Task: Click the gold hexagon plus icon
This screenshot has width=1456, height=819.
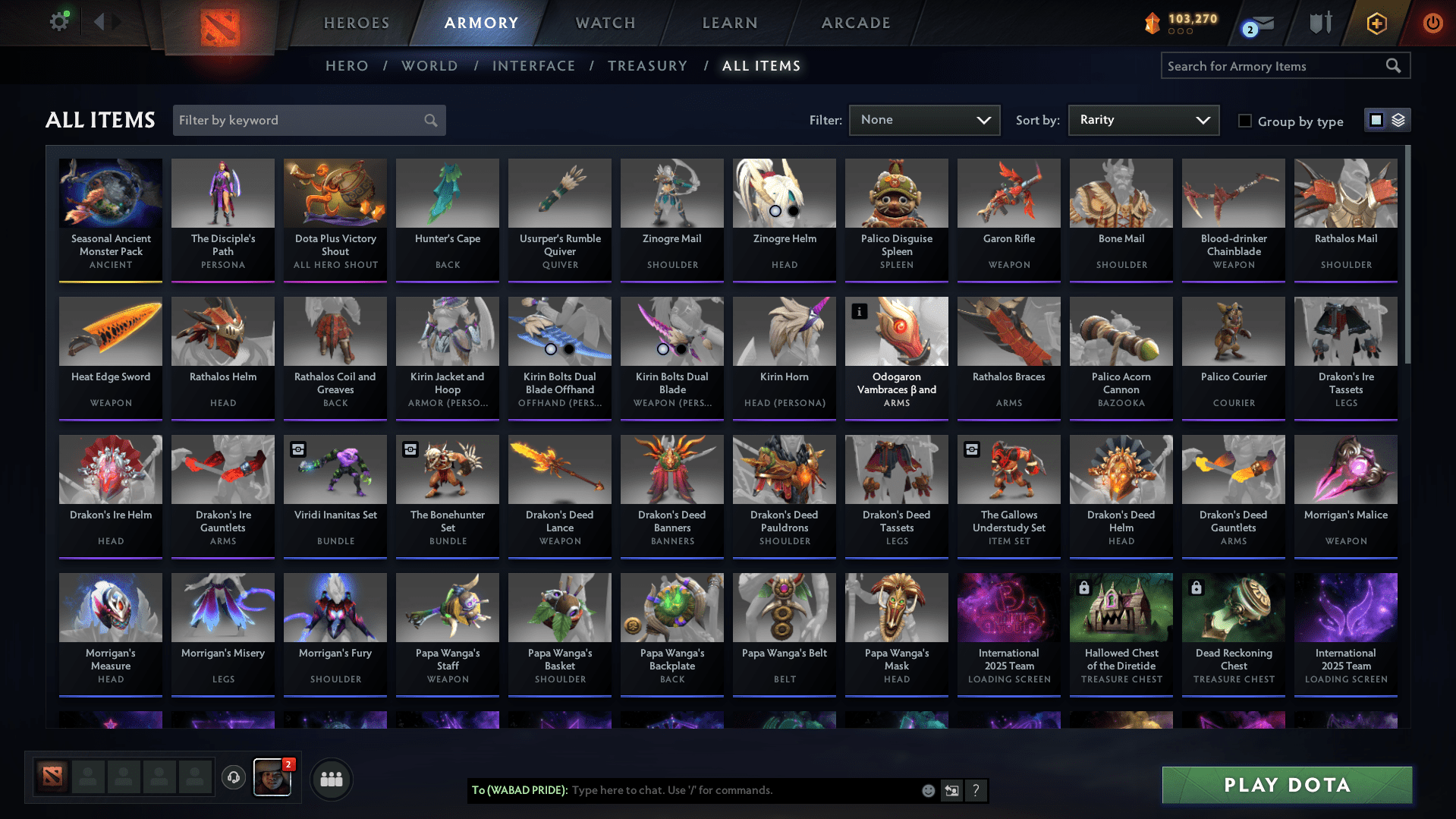Action: click(1376, 23)
